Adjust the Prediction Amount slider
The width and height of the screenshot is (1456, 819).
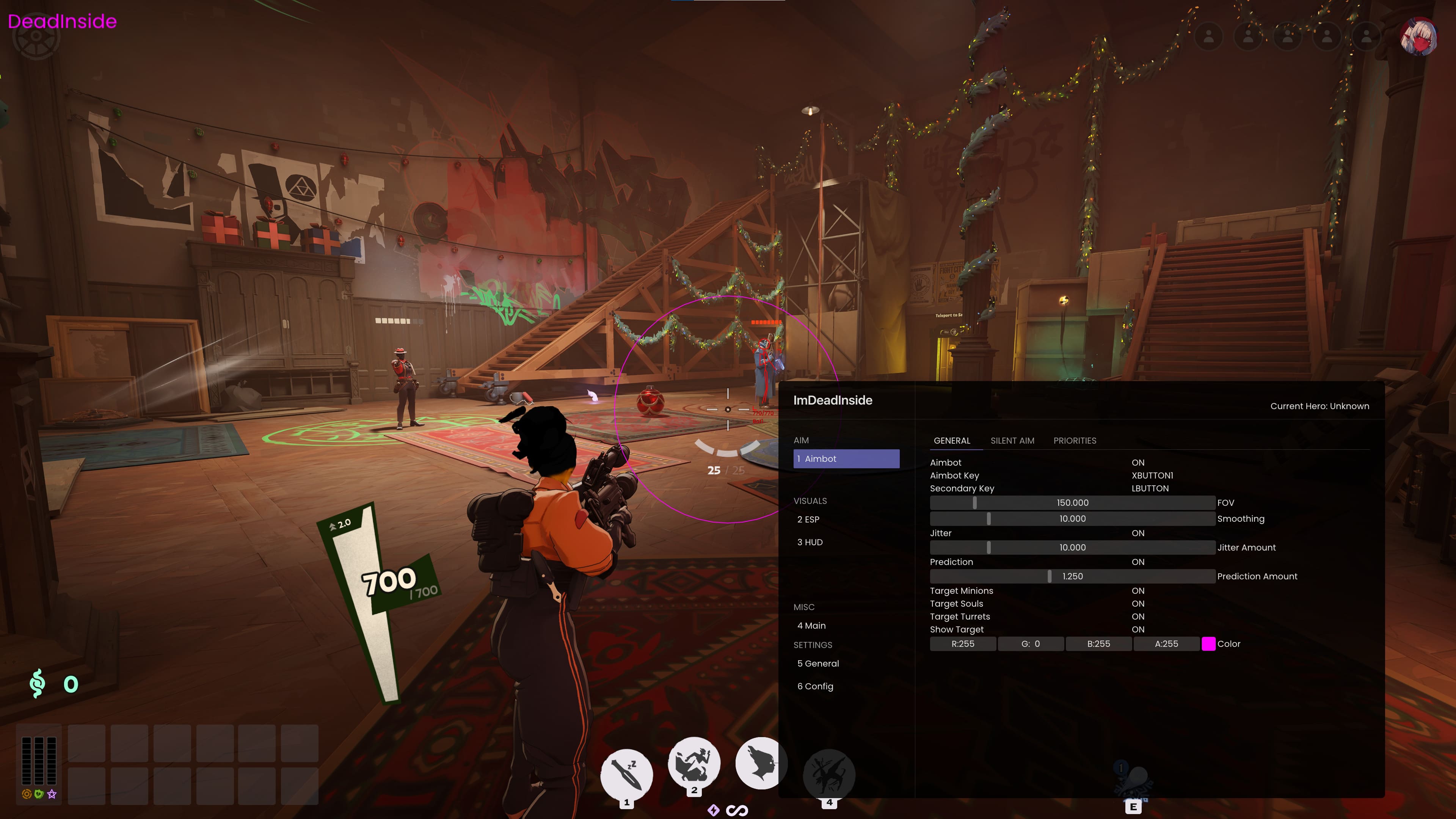point(1072,576)
